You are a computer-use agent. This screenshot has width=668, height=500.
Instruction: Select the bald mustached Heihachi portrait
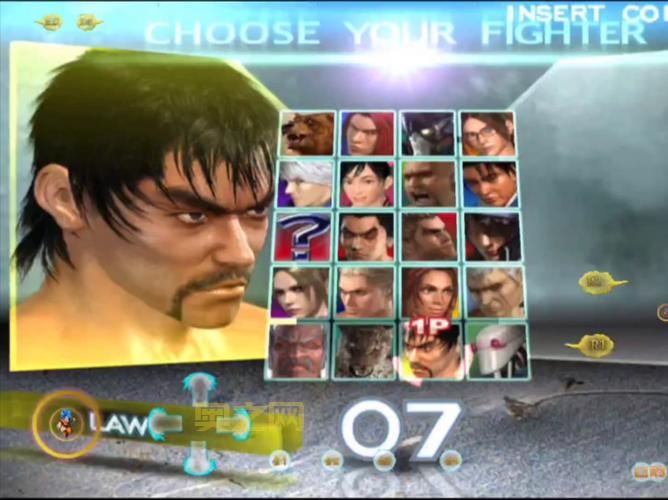[298, 349]
